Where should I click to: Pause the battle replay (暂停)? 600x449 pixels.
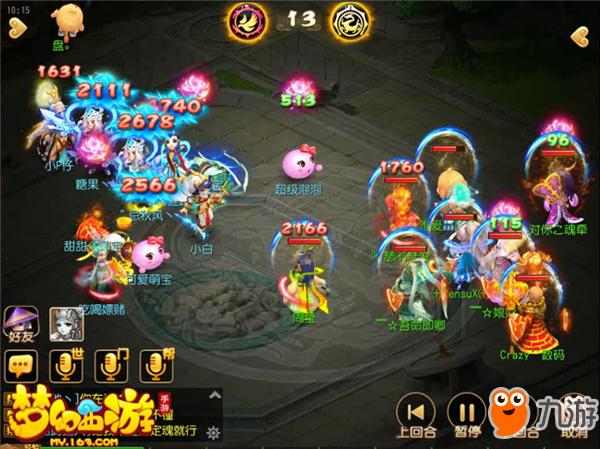coord(464,412)
